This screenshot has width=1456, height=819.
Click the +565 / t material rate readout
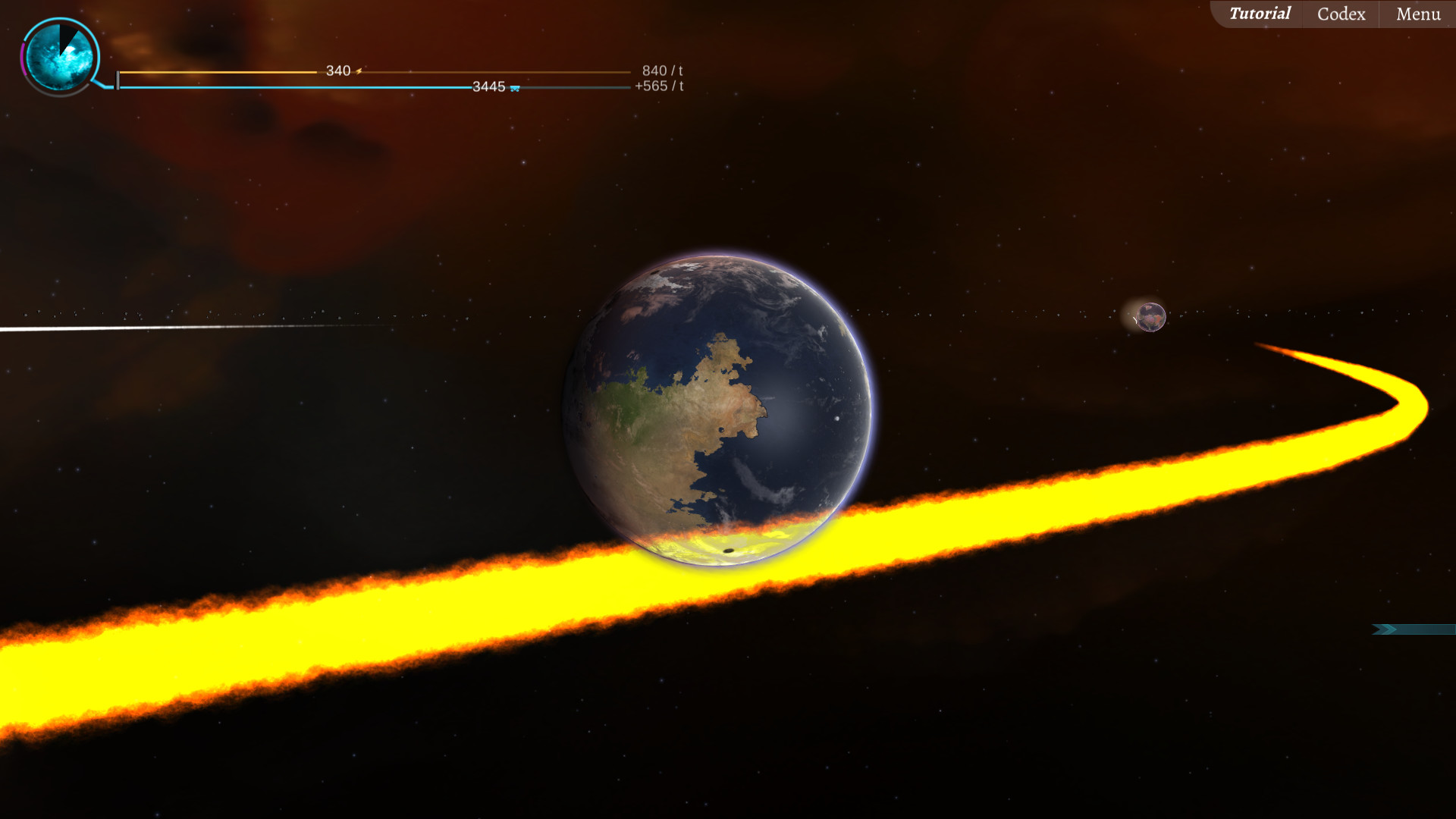[x=657, y=86]
